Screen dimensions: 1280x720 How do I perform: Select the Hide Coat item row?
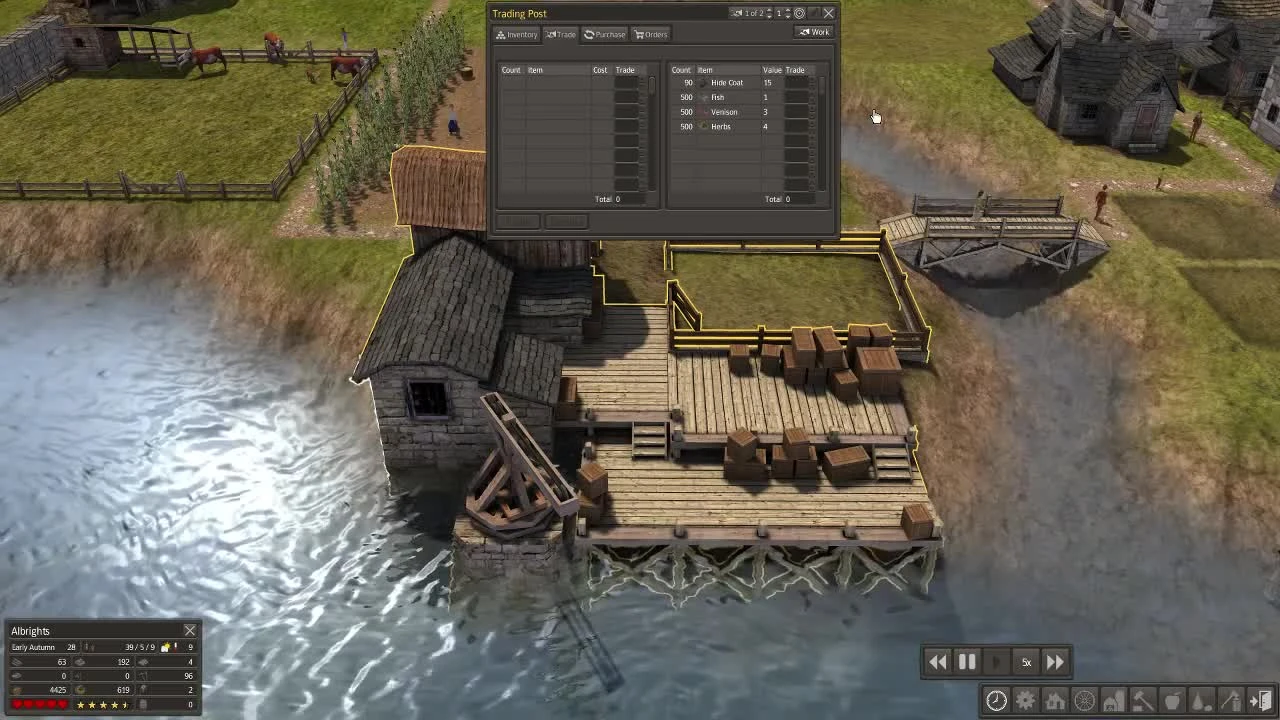(726, 82)
